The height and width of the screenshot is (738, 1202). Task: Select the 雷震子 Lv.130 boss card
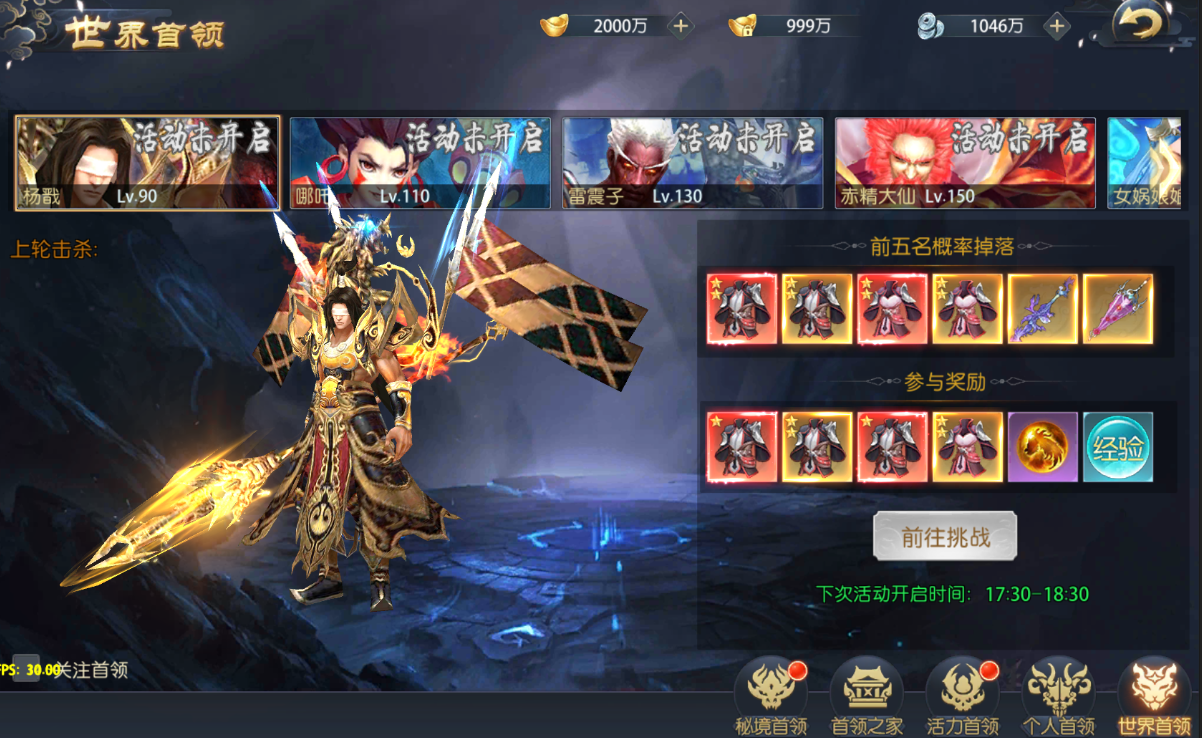coord(692,163)
